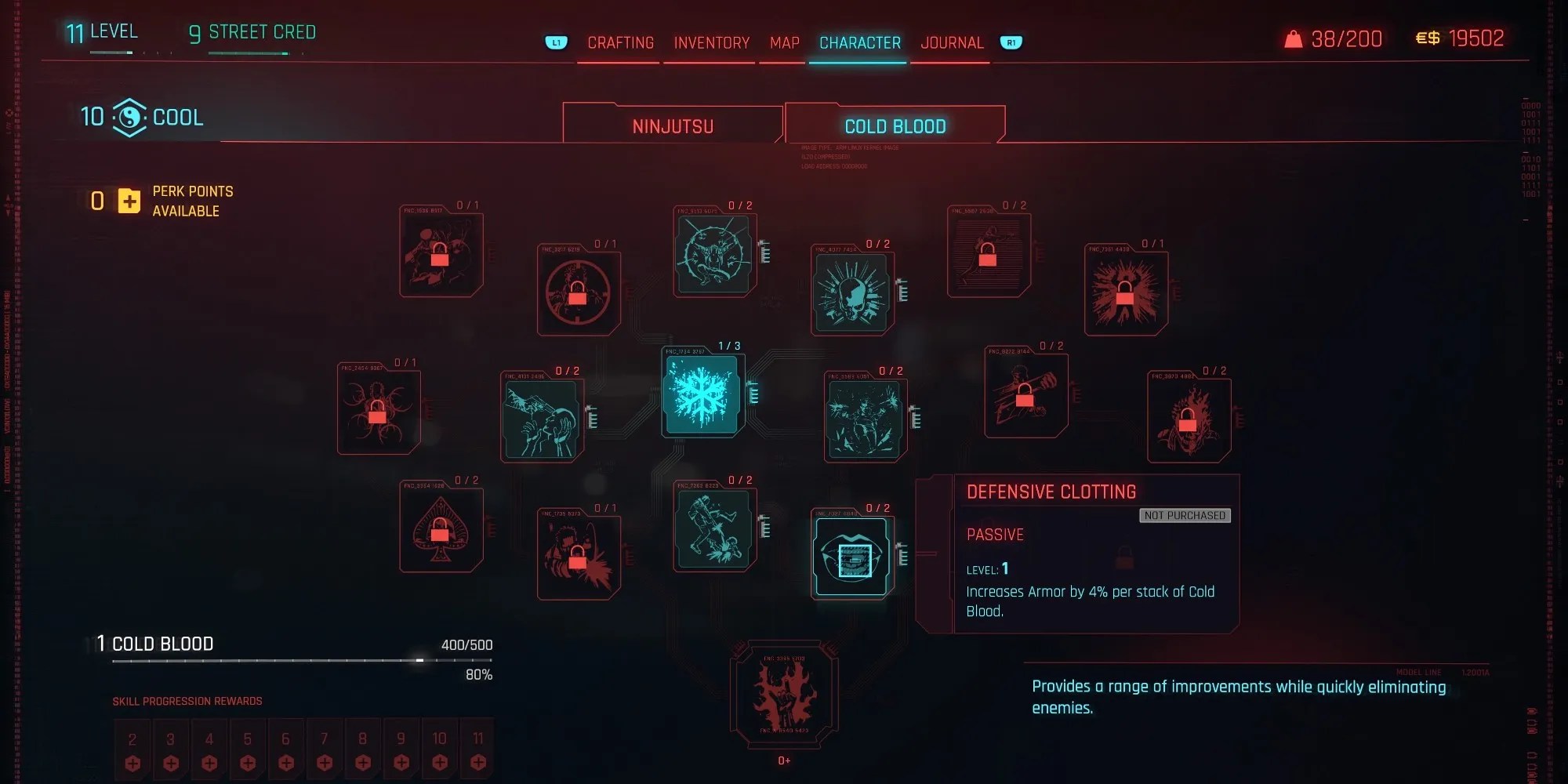The image size is (1568, 784).
Task: Open the Inventory menu item
Action: [710, 42]
